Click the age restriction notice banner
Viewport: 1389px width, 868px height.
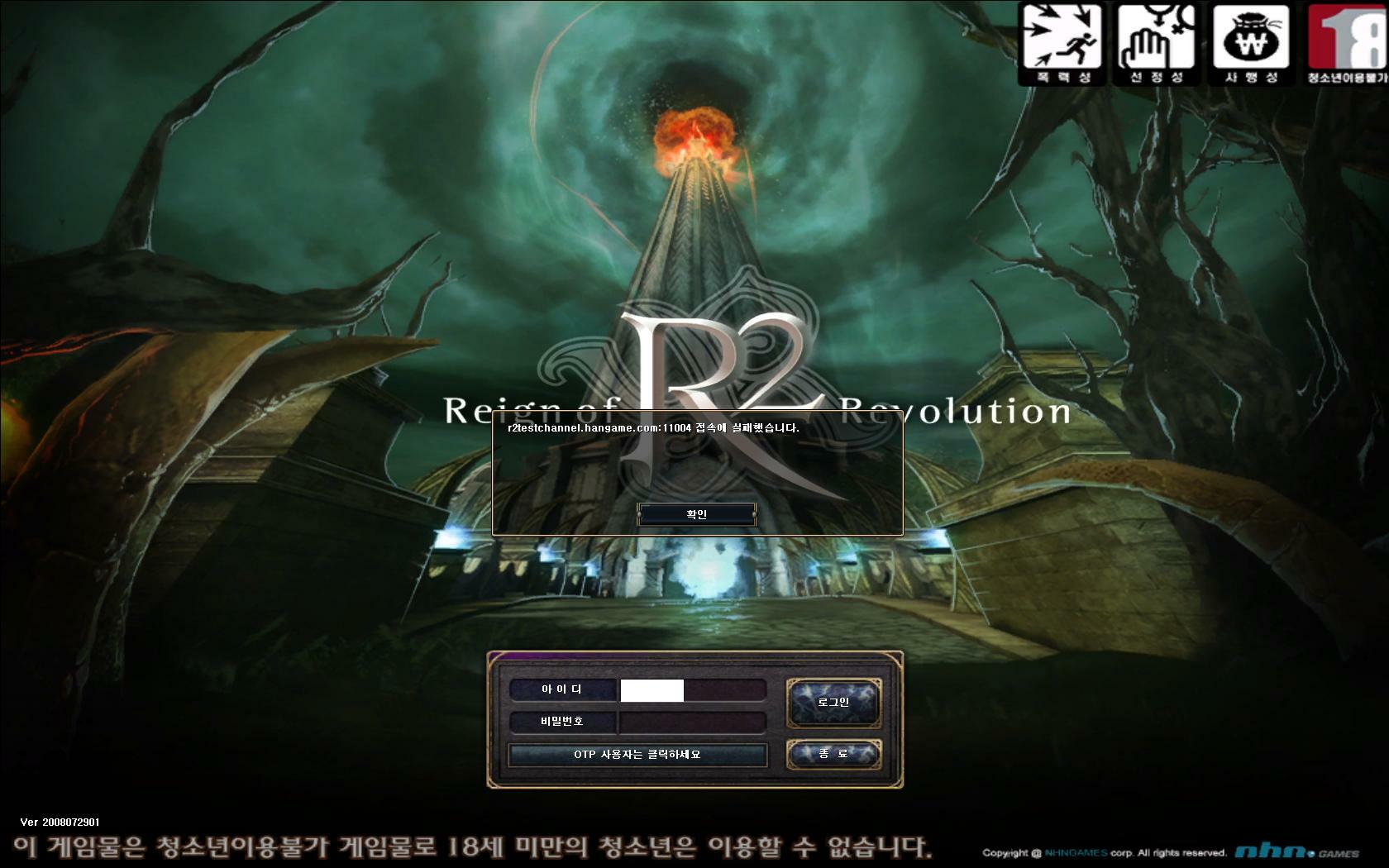(471, 847)
